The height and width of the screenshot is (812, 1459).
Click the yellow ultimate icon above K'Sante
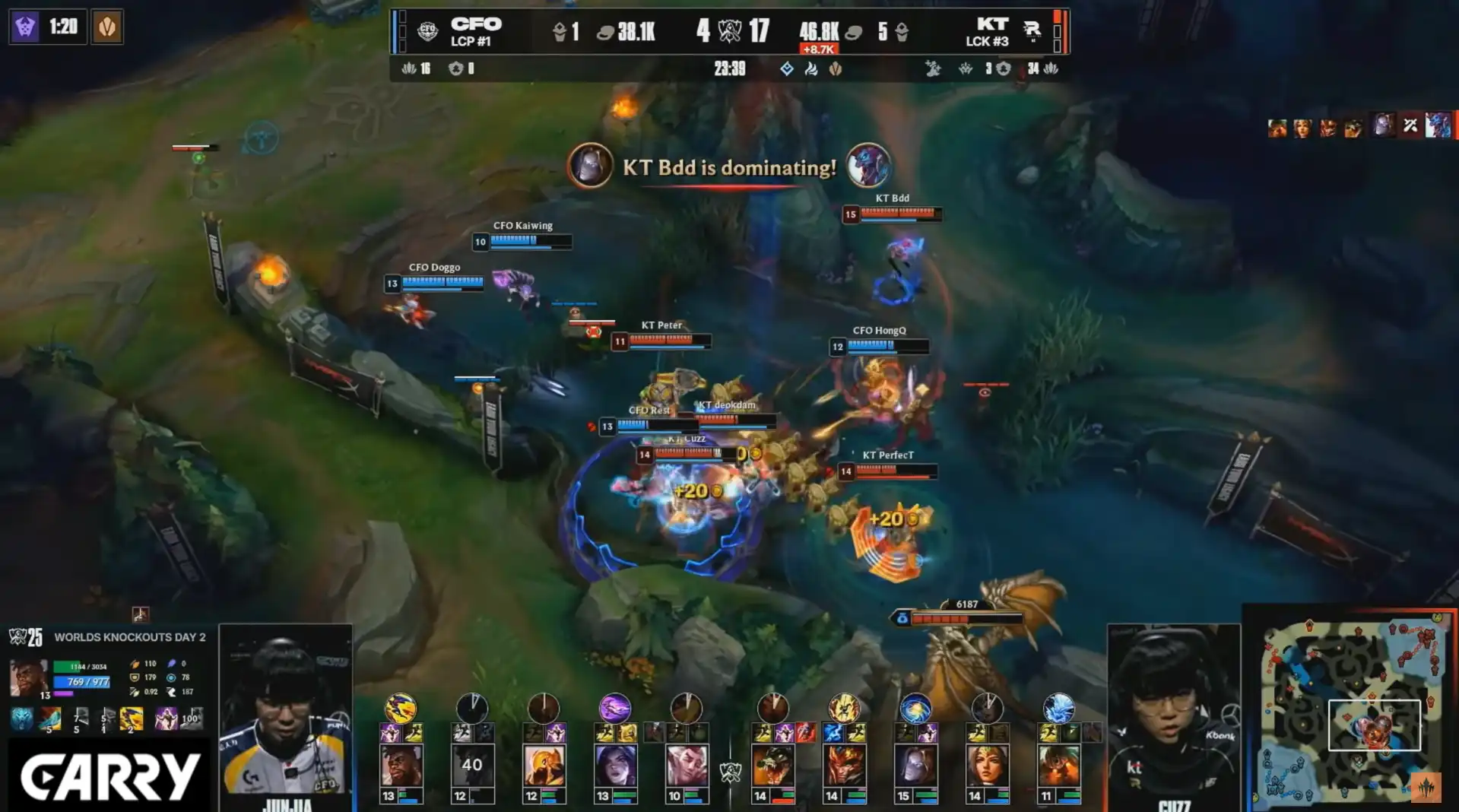click(x=401, y=708)
